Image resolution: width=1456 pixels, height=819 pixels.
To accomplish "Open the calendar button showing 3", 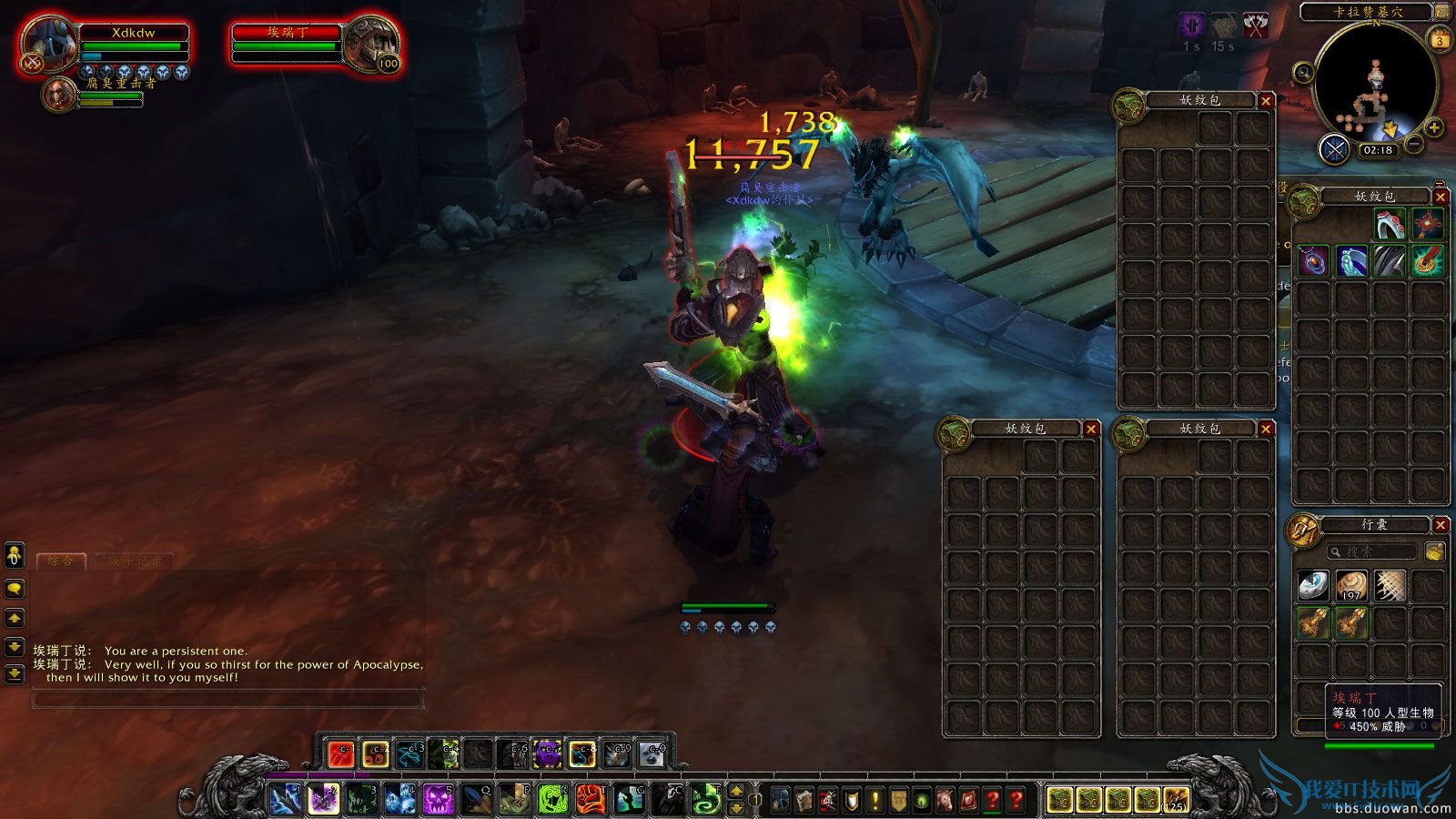I will tap(1440, 40).
